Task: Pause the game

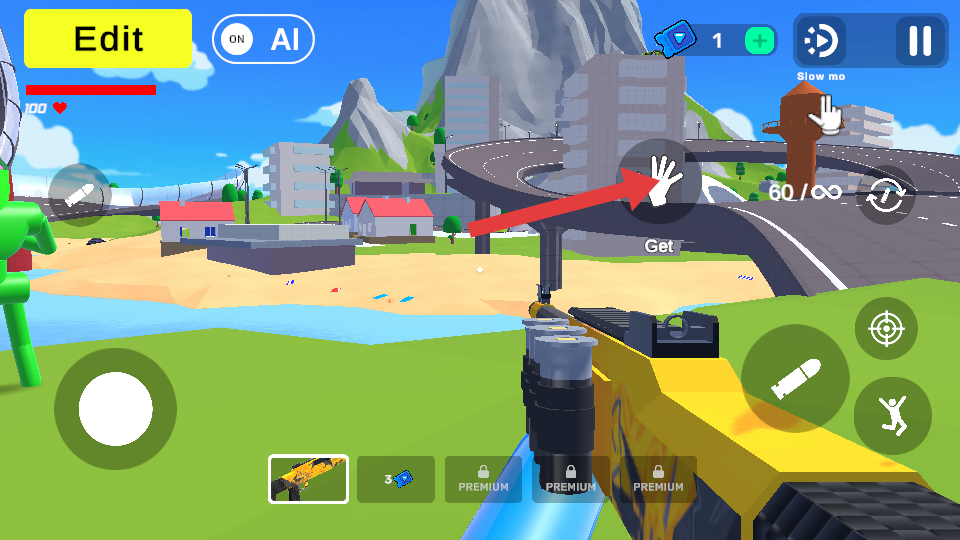Action: (x=919, y=41)
